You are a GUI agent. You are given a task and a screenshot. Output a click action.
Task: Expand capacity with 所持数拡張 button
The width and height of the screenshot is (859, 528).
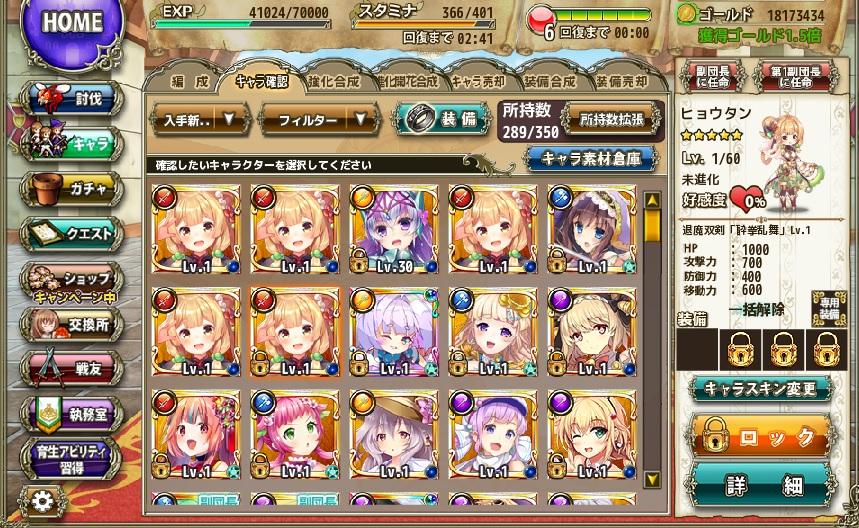pyautogui.click(x=611, y=118)
